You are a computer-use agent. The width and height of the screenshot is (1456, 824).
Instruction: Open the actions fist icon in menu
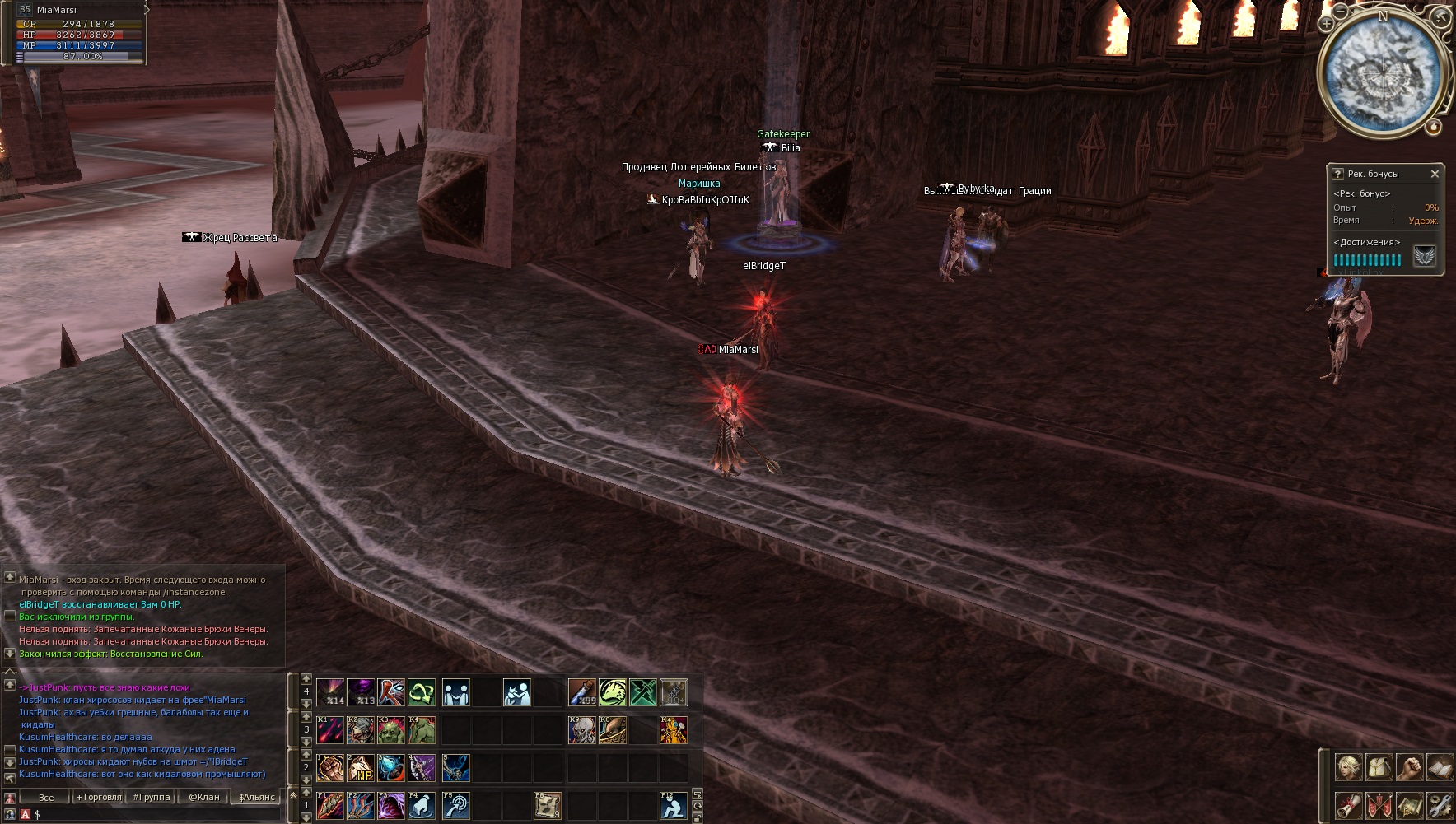(1409, 767)
